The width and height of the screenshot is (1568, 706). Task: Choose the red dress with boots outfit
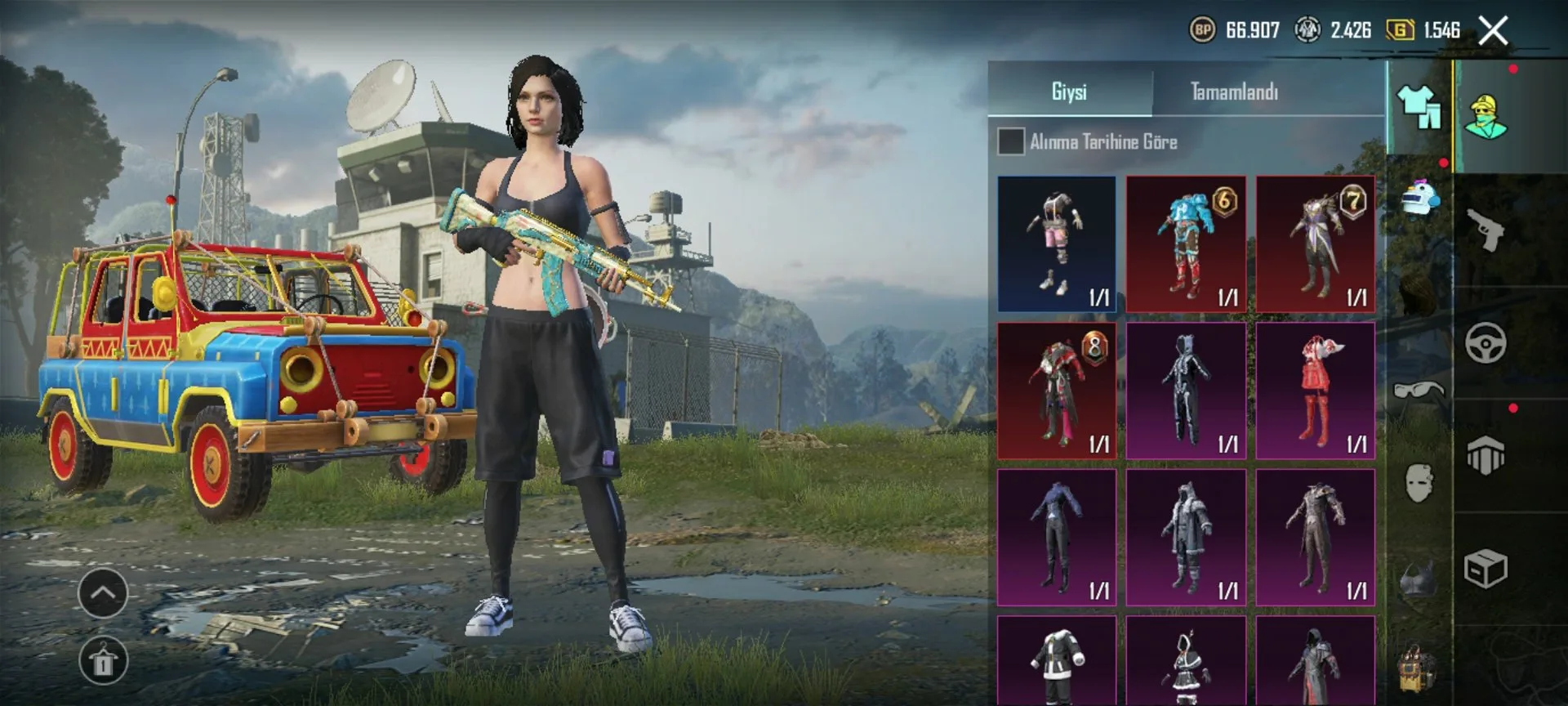coord(1315,391)
